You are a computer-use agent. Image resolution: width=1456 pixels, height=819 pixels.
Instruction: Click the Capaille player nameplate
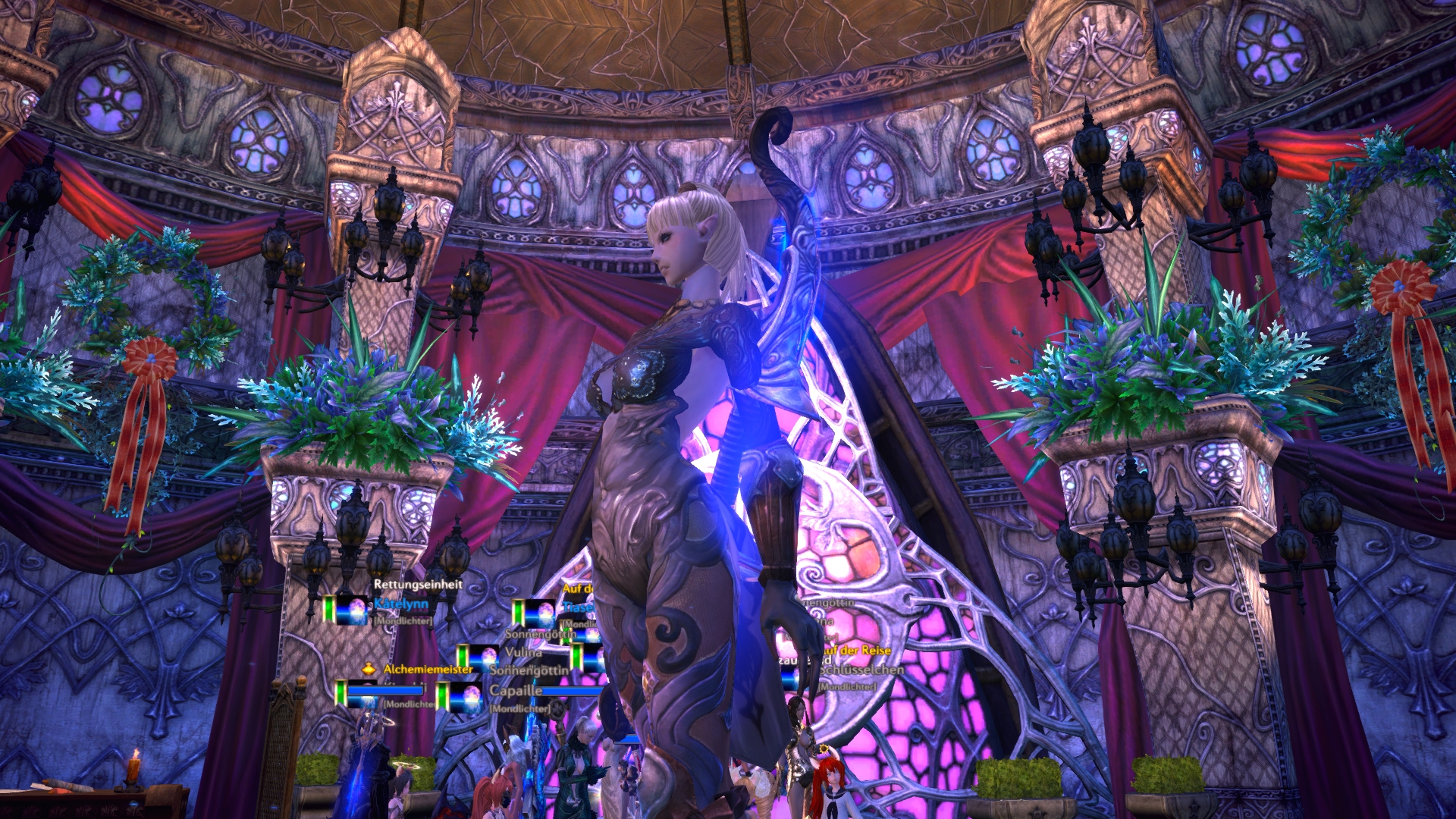point(516,691)
